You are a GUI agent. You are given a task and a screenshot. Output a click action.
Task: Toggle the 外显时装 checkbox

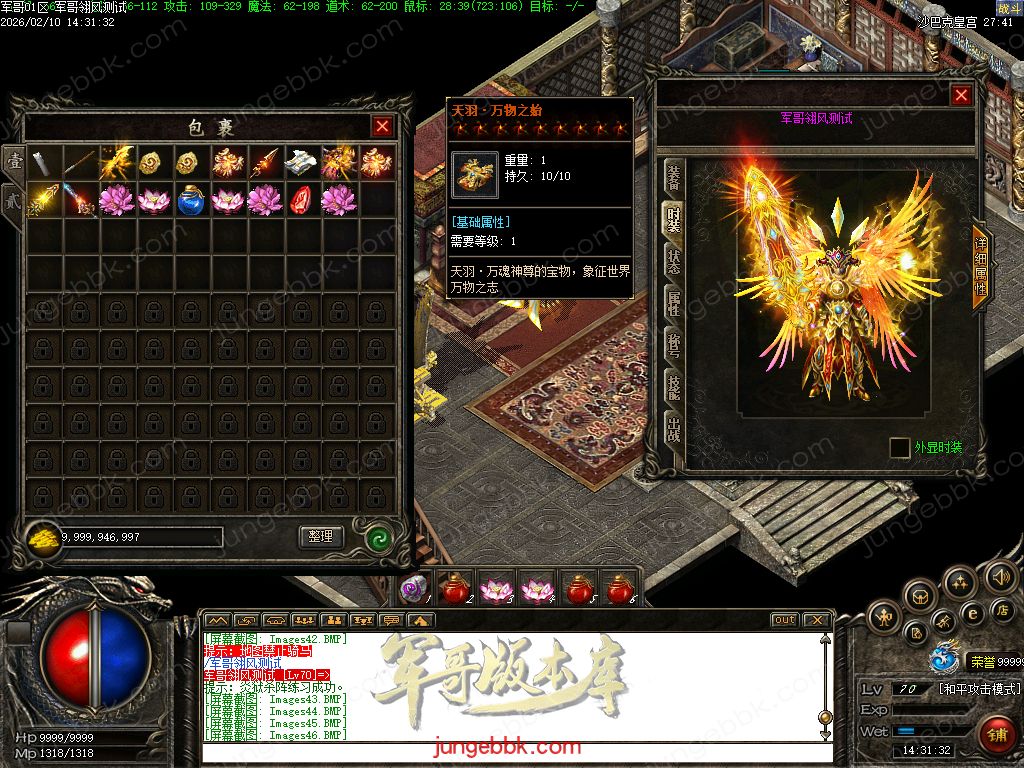900,447
